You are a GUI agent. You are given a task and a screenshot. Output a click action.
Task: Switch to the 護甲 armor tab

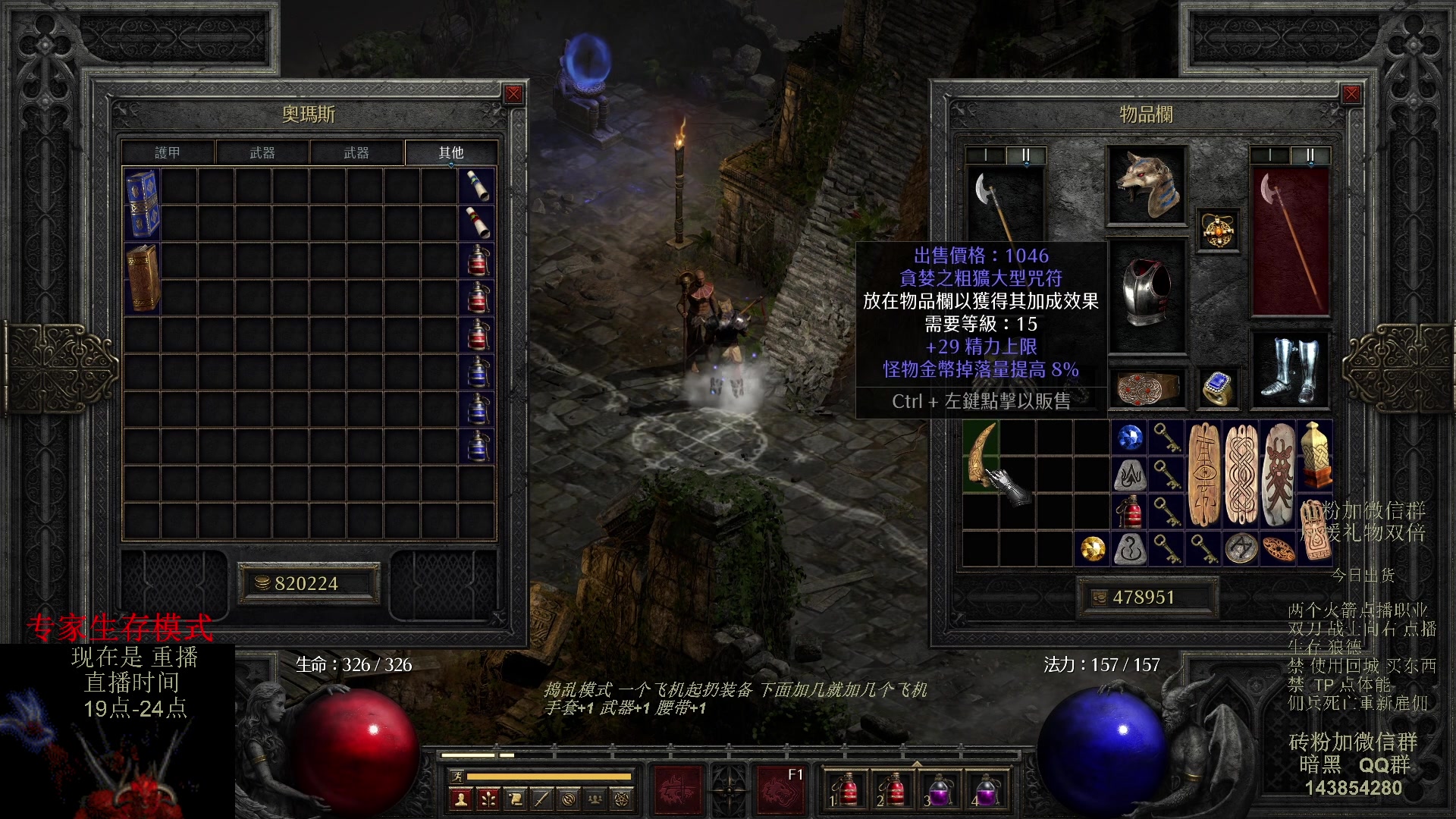coord(168,152)
